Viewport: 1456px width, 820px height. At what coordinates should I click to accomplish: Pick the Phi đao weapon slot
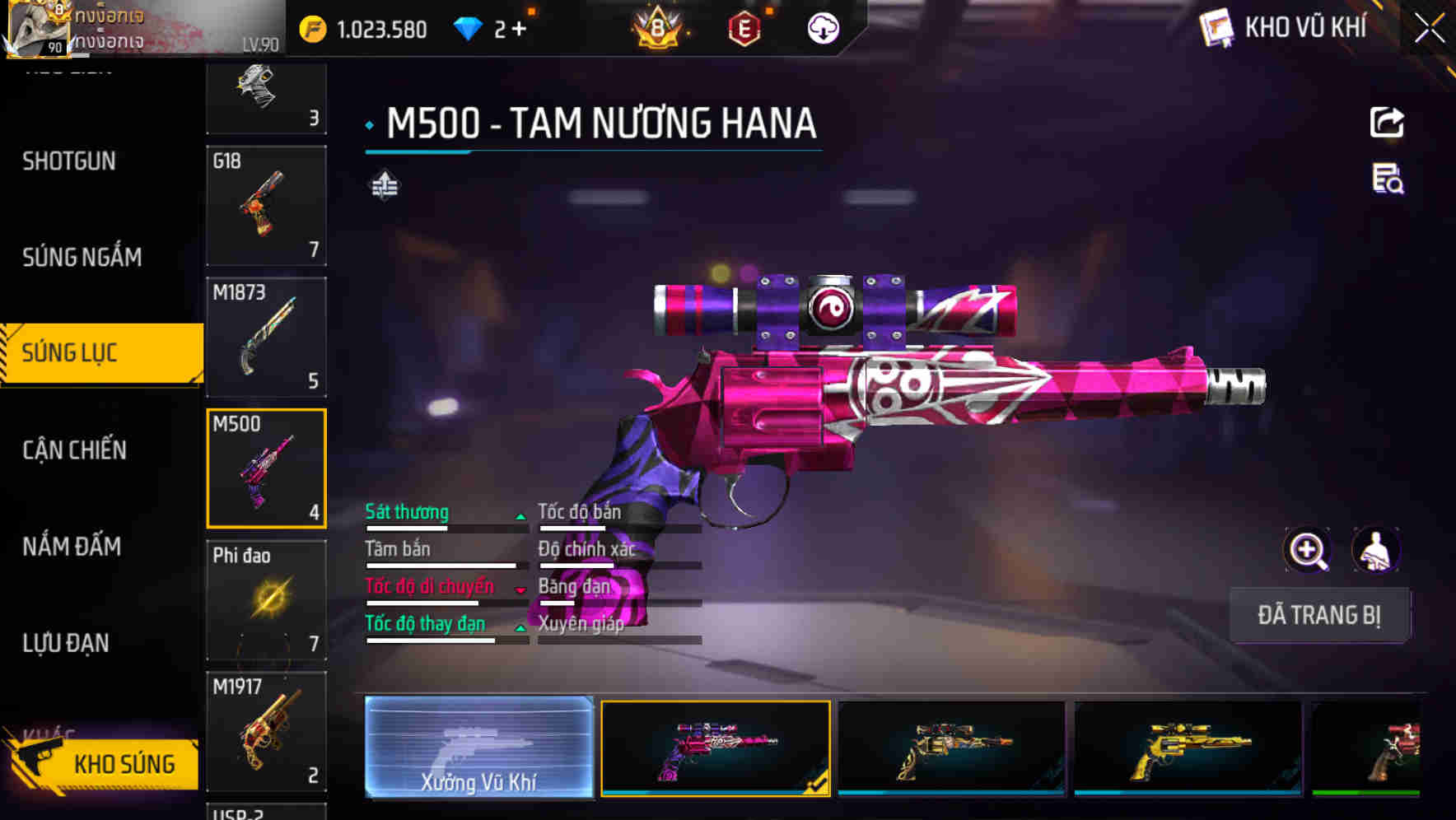tap(266, 600)
